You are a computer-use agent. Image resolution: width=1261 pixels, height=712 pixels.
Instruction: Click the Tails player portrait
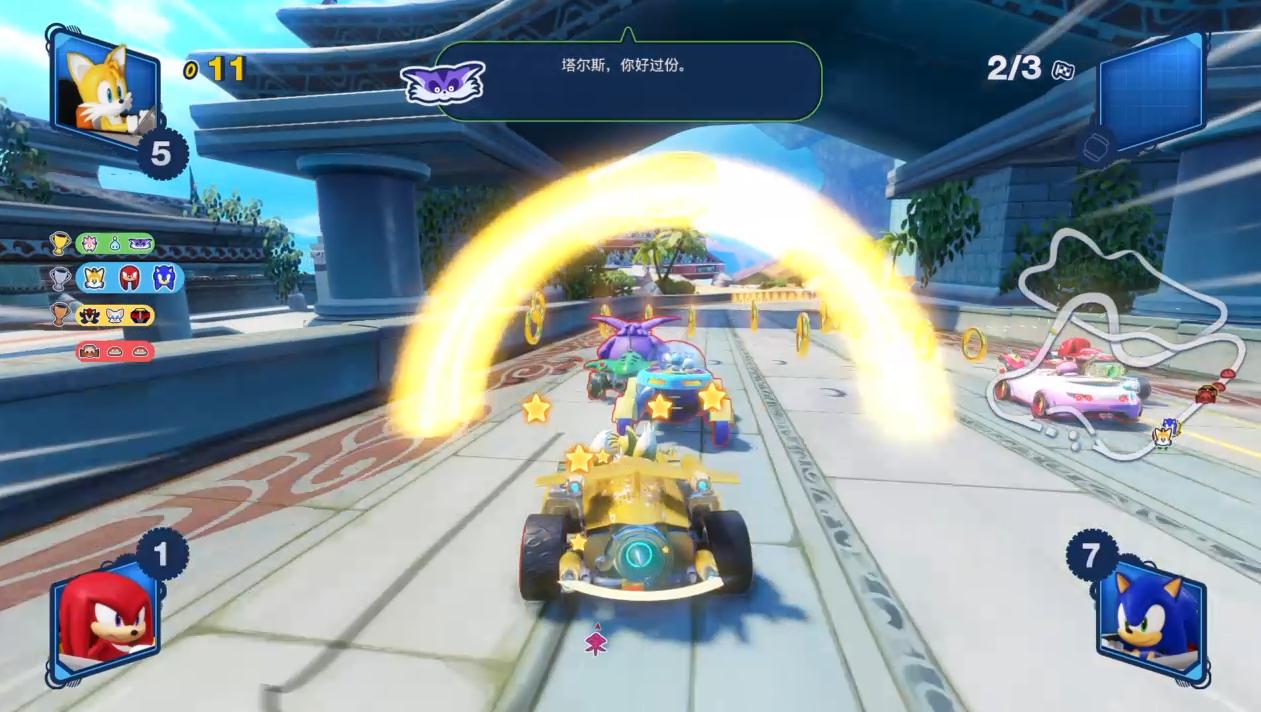[105, 88]
